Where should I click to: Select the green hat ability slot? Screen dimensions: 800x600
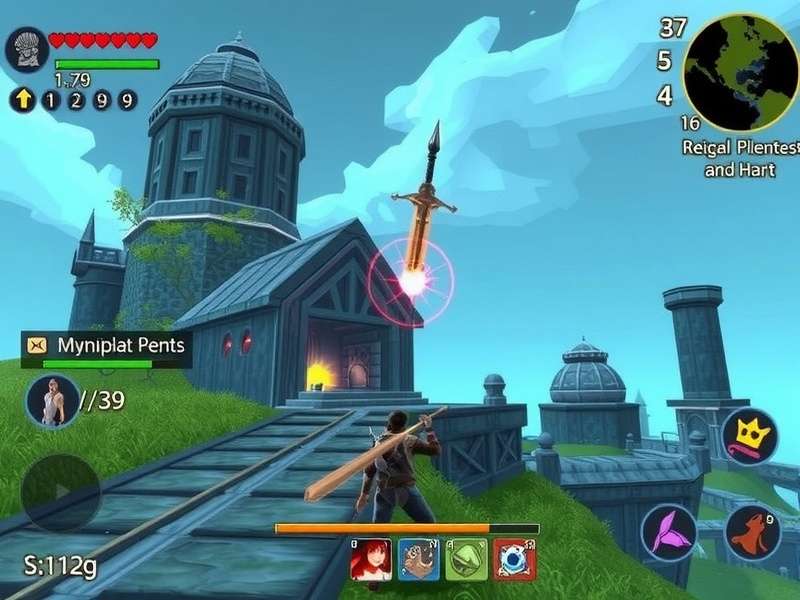pyautogui.click(x=467, y=560)
